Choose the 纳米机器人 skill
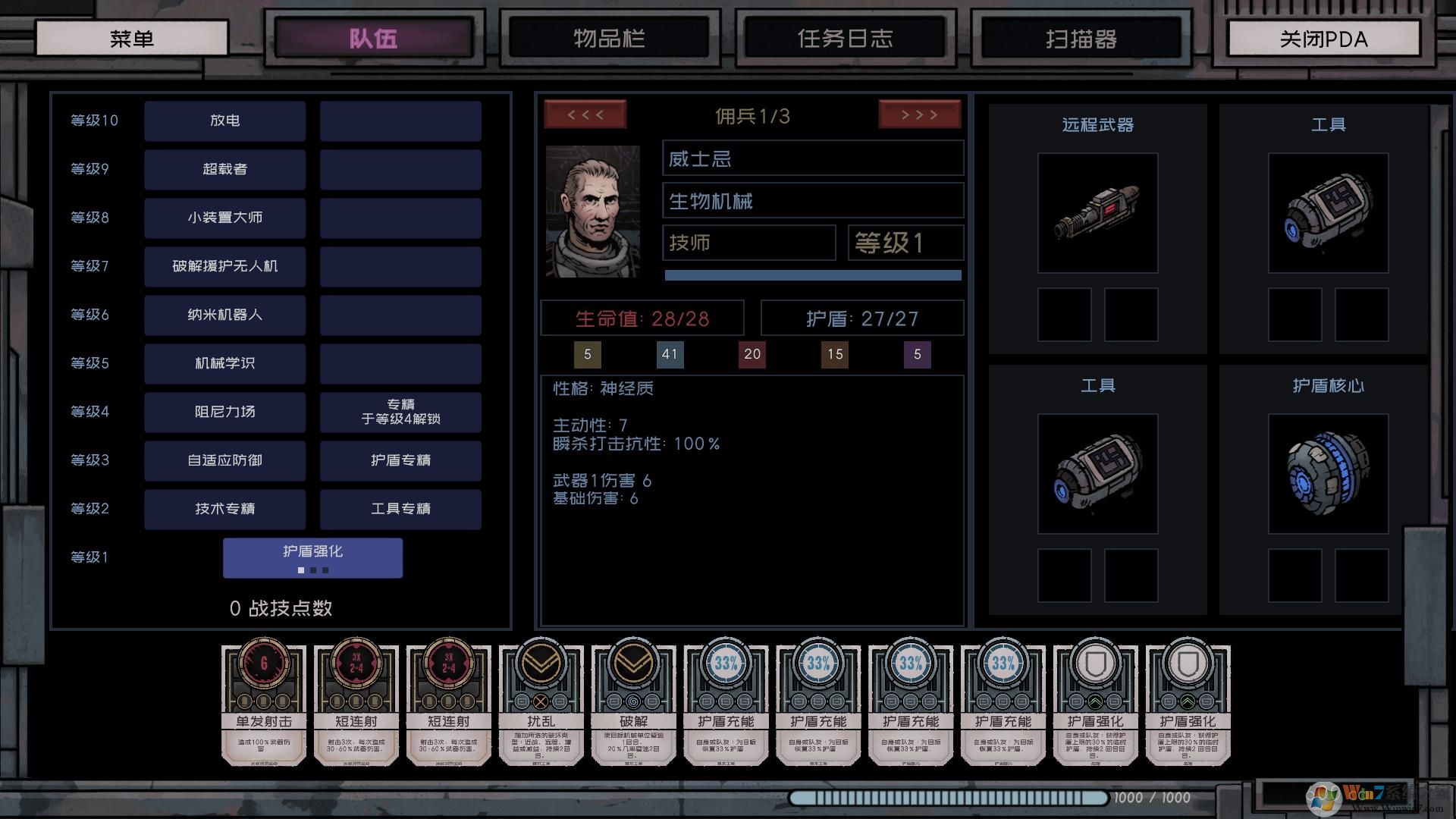 (x=225, y=315)
